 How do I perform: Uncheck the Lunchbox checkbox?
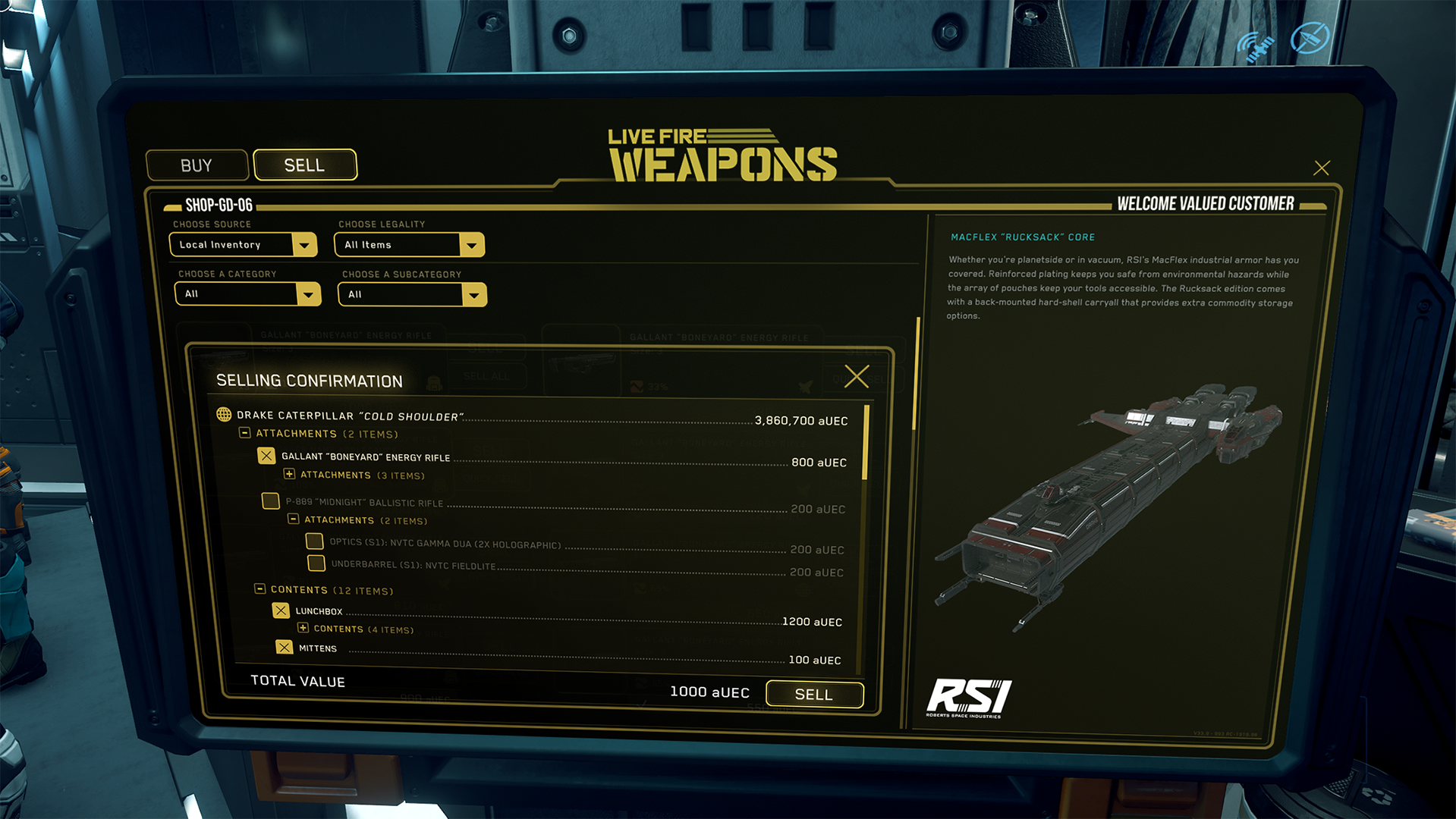(x=281, y=610)
